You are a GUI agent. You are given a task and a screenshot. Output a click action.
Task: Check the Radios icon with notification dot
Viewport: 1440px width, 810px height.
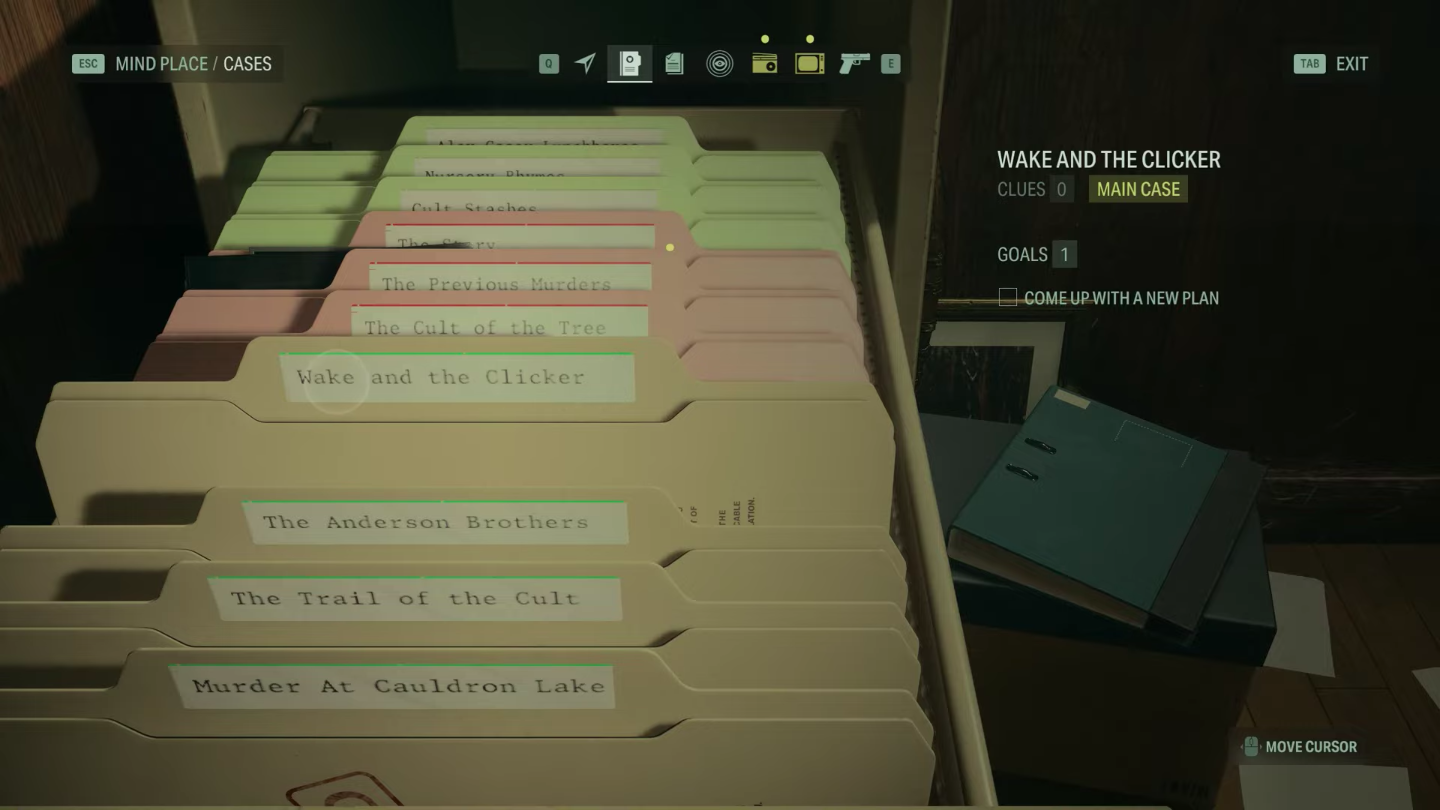click(x=764, y=63)
